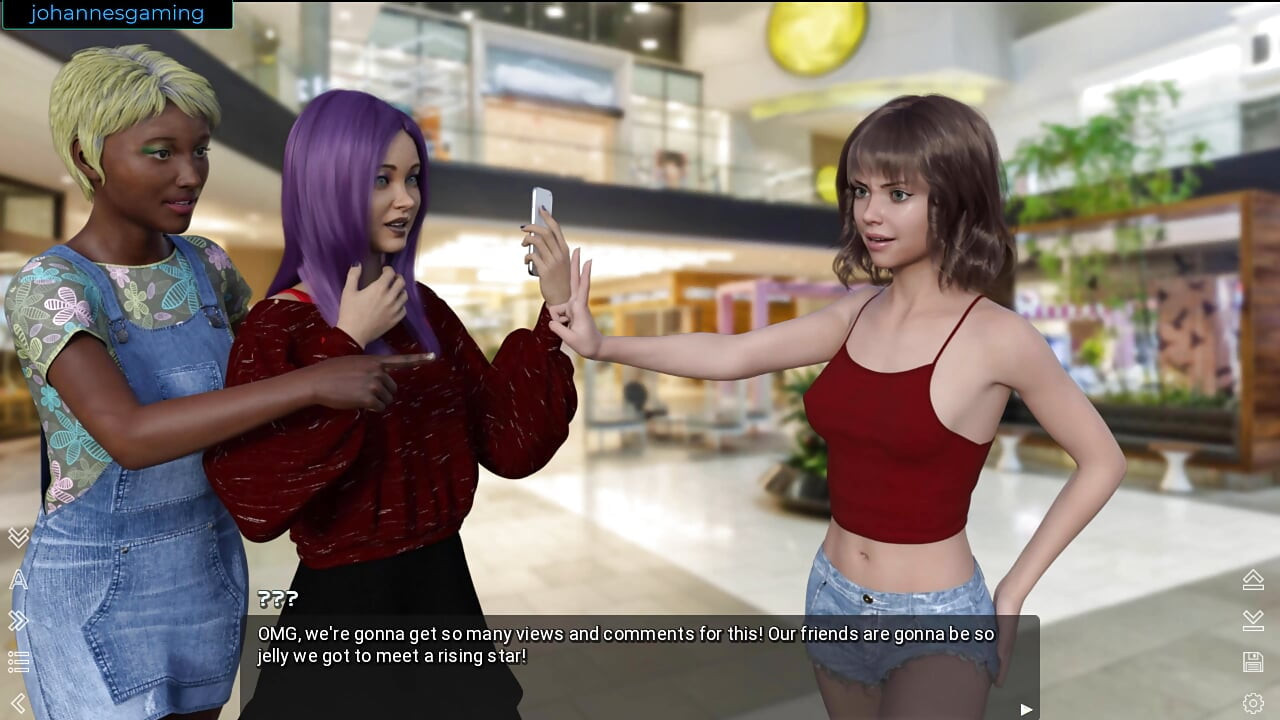The image size is (1280, 720).
Task: Click the up-chevron over bar icon
Action: point(1253,579)
